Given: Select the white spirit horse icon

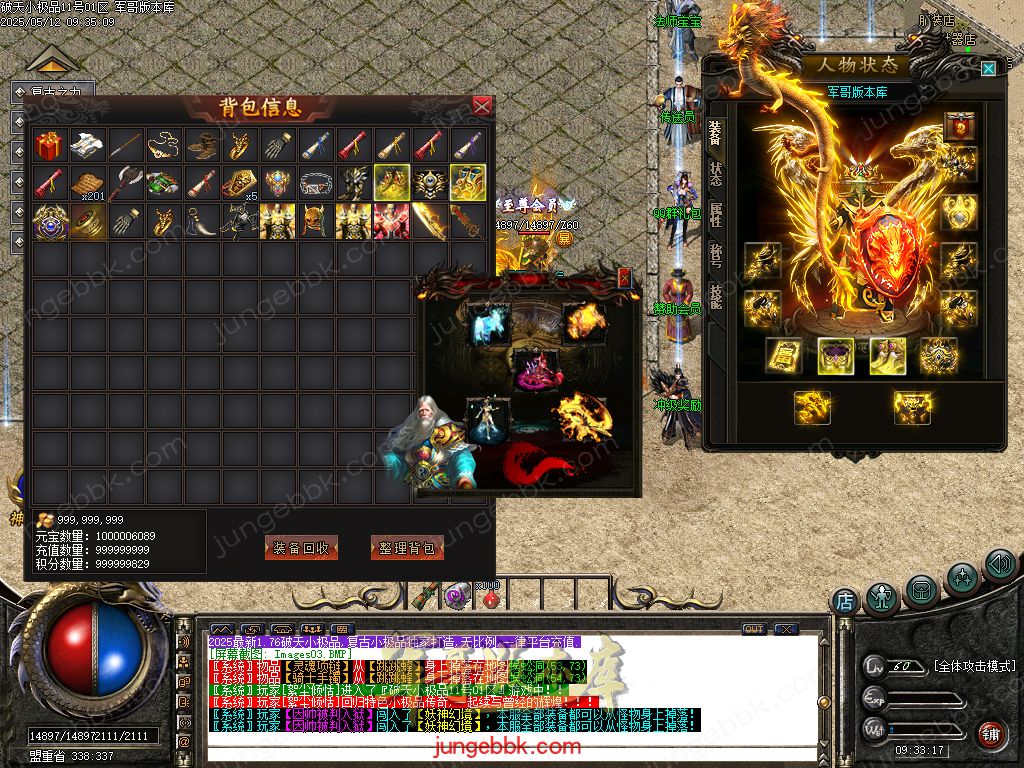Looking at the screenshot, I should point(488,325).
